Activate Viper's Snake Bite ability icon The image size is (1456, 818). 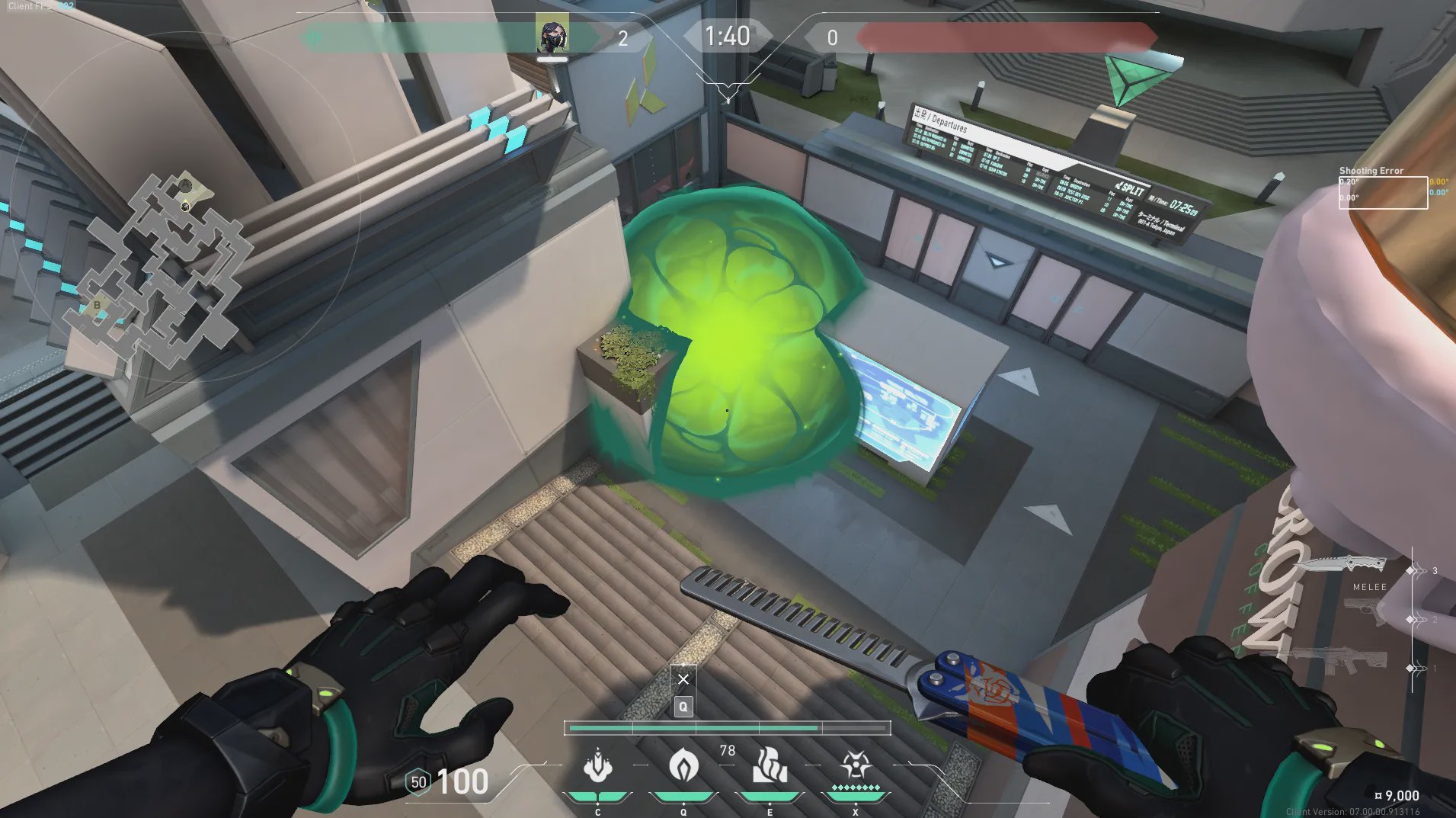(597, 765)
